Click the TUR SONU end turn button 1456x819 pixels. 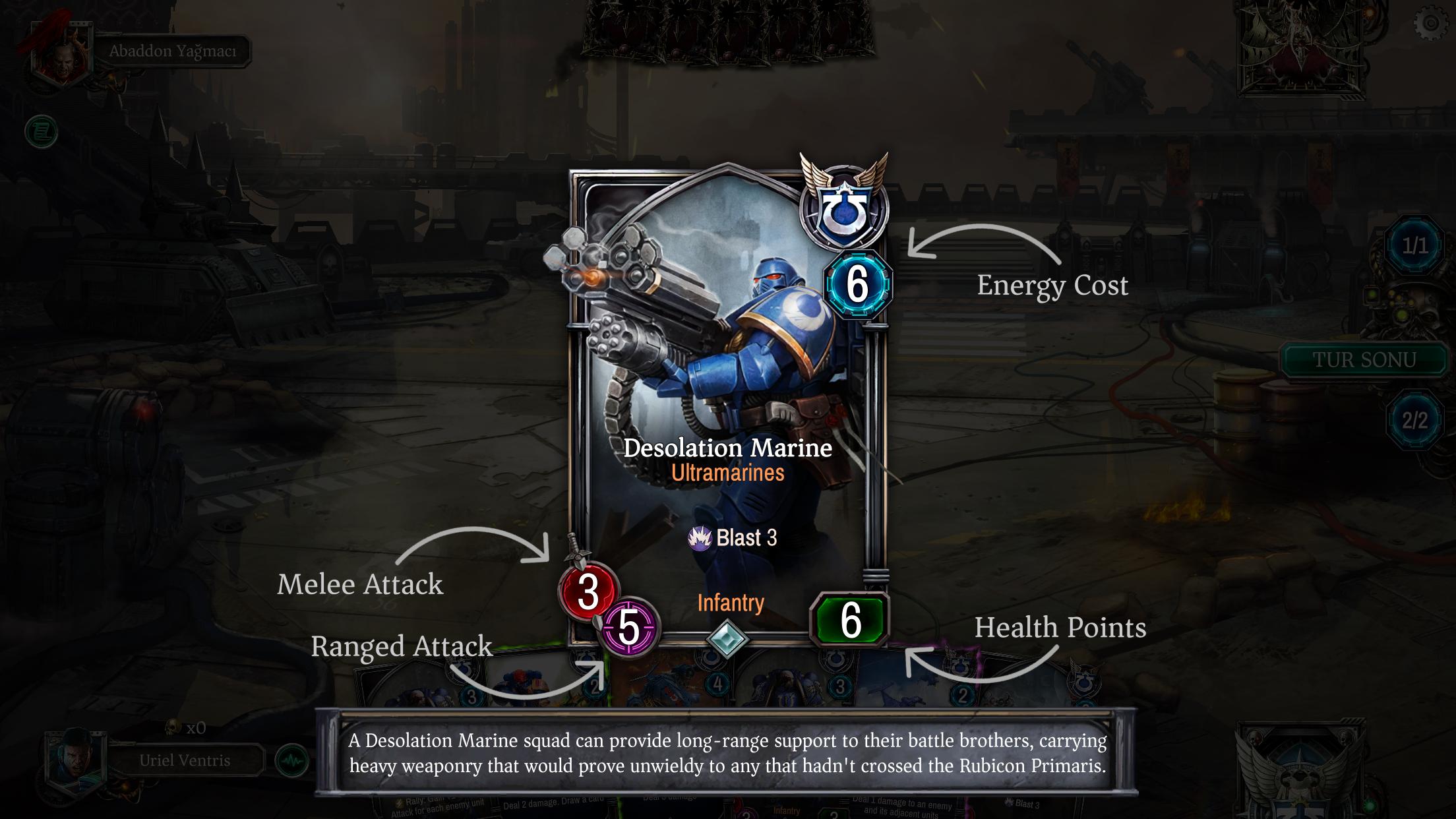pos(1364,360)
